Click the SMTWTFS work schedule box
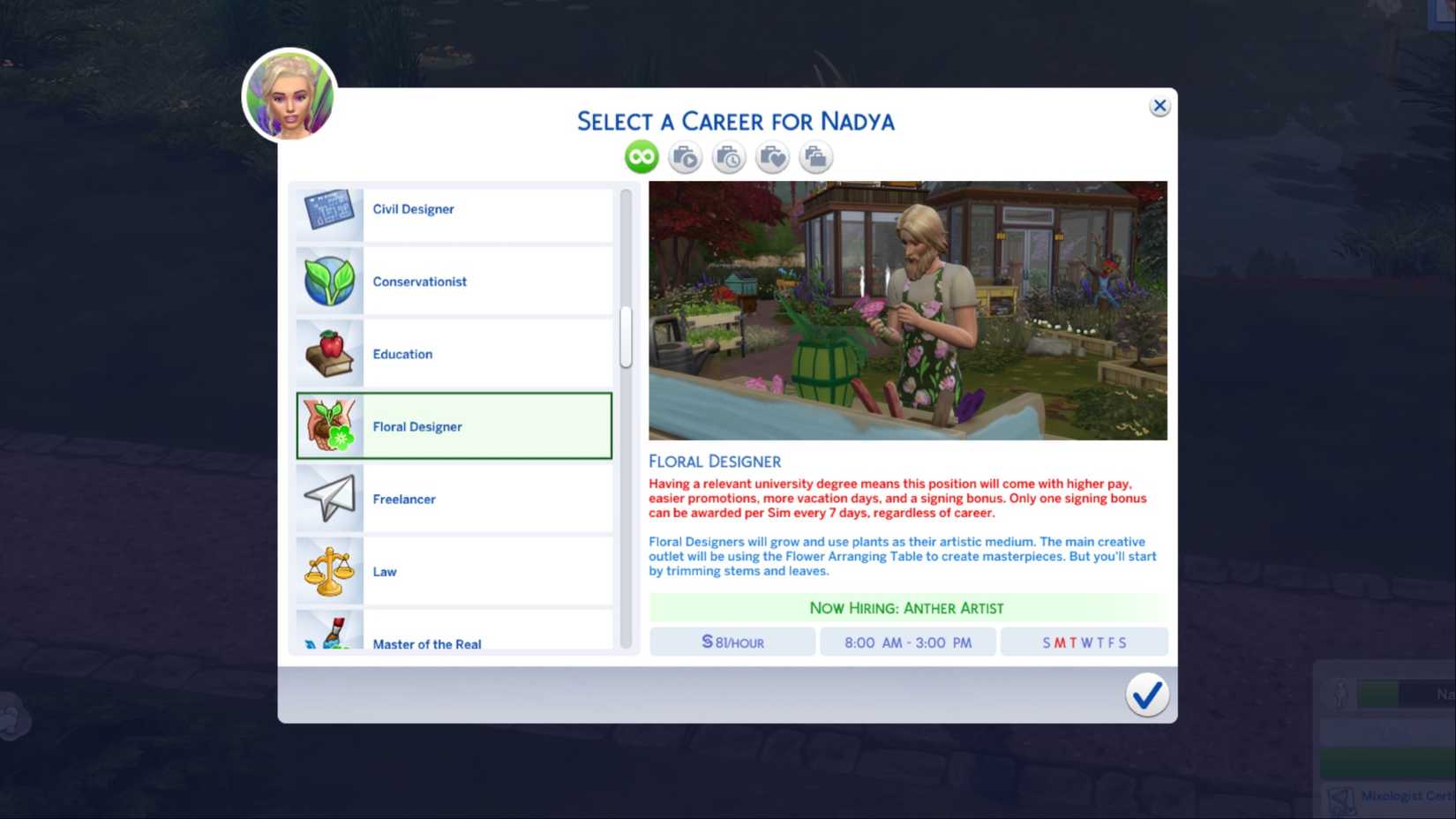The image size is (1456, 819). pos(1084,642)
